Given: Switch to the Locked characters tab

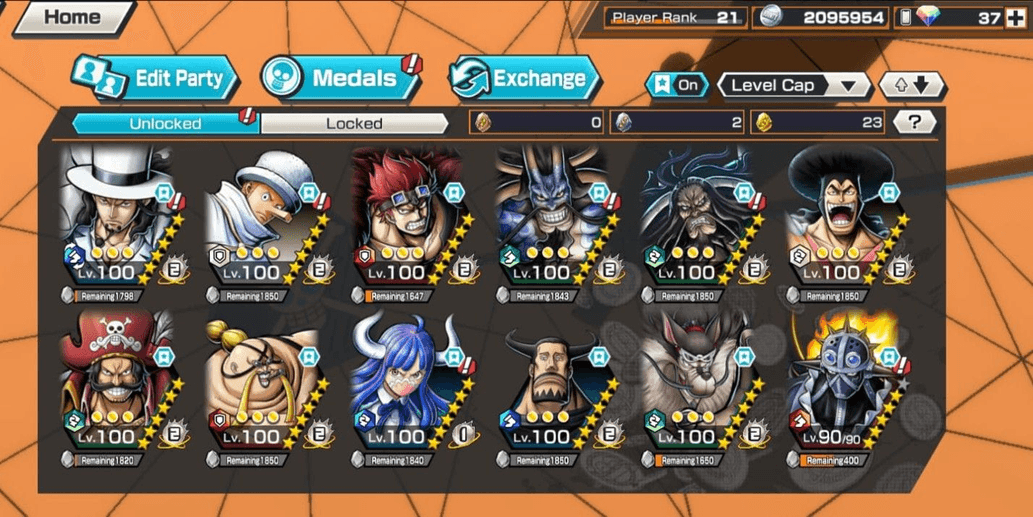Looking at the screenshot, I should pos(354,124).
